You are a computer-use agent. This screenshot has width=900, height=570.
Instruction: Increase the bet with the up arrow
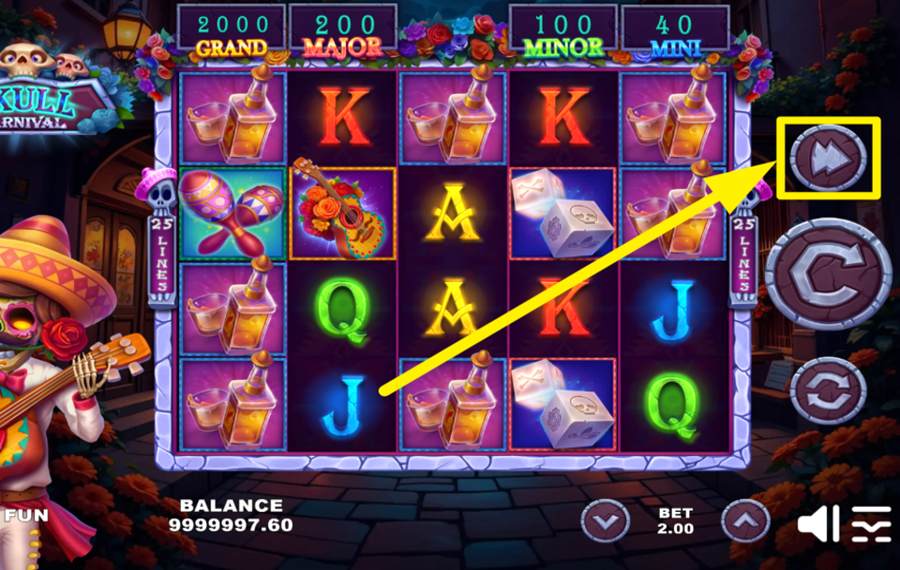(745, 520)
